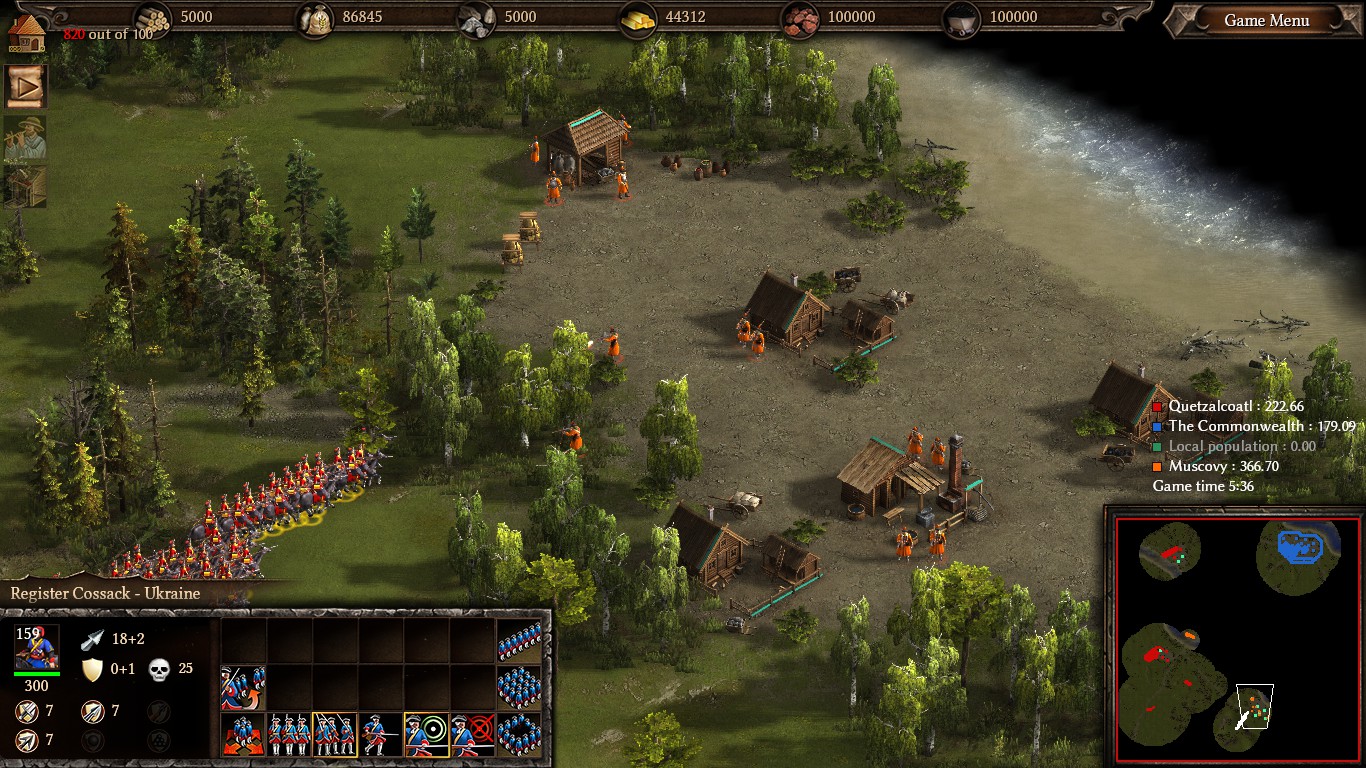1366x768 pixels.
Task: Select the Register Cossack unit portrait
Action: point(36,648)
